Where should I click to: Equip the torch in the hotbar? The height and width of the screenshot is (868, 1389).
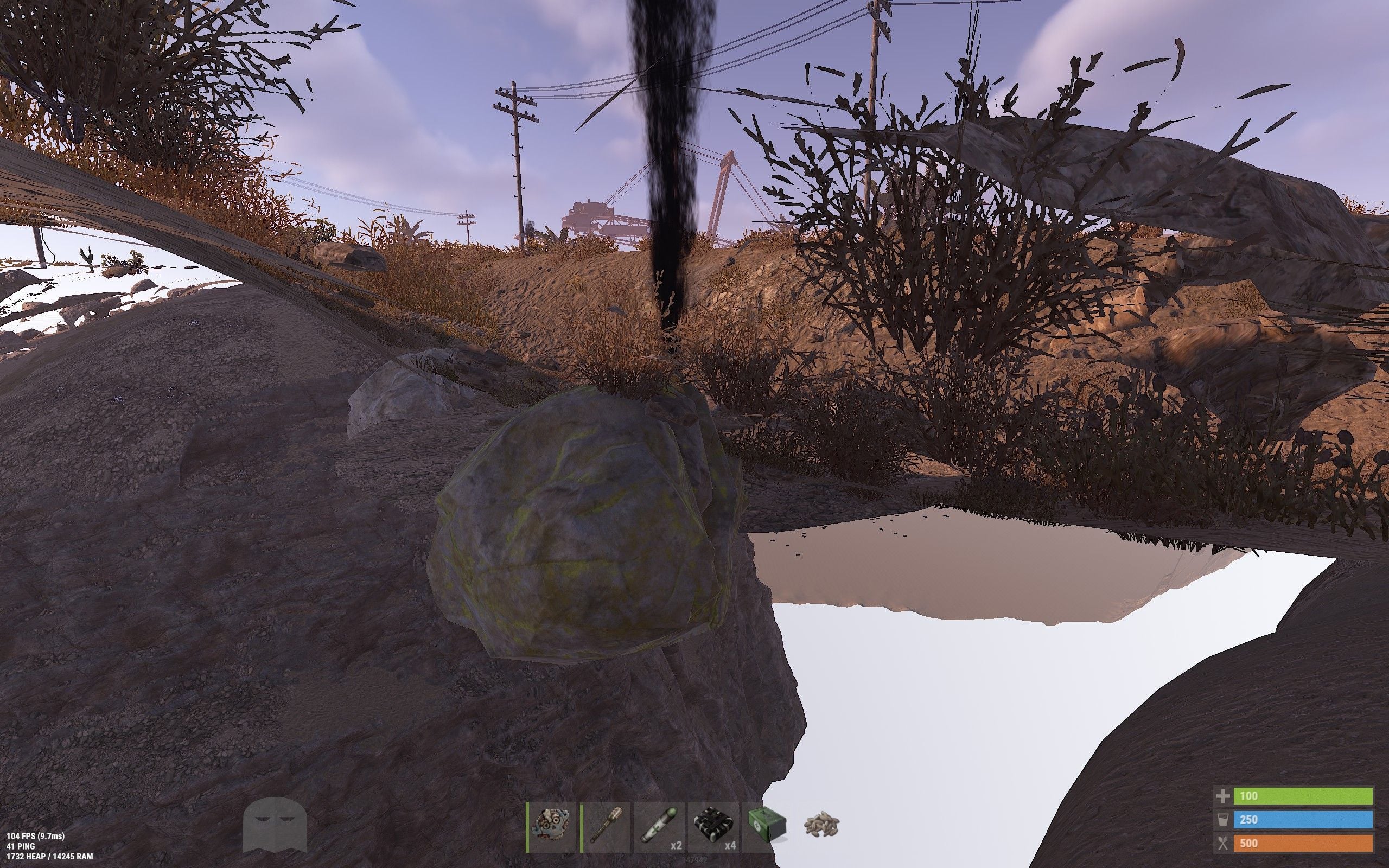point(606,827)
